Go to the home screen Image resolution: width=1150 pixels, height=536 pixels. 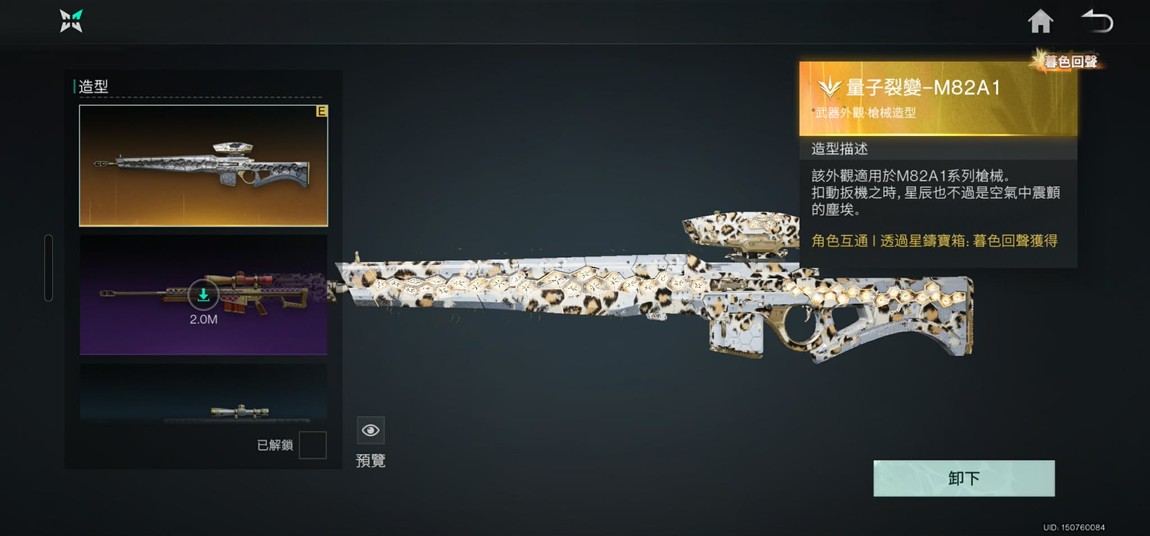coord(1041,21)
